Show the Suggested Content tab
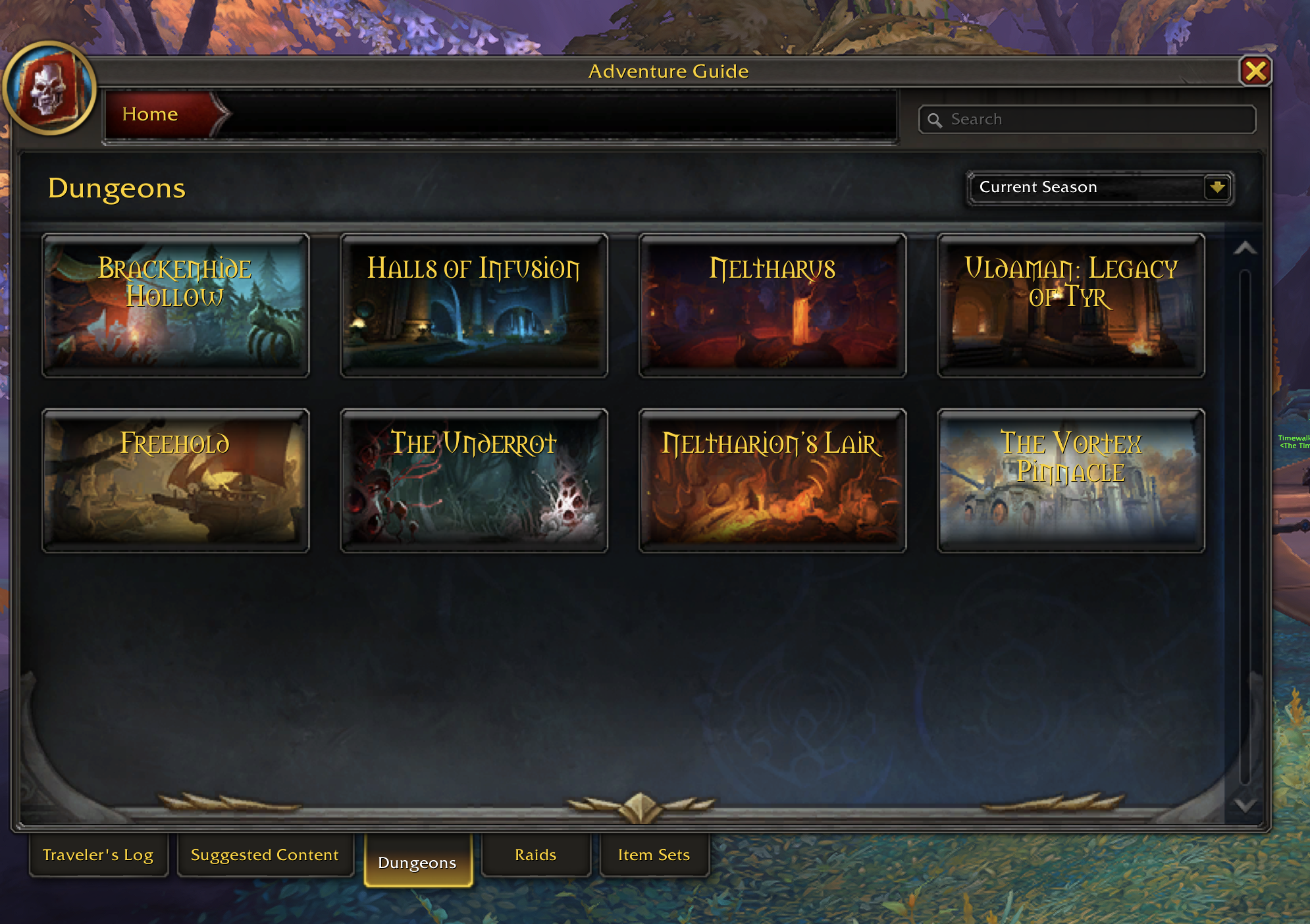1310x924 pixels. [265, 855]
